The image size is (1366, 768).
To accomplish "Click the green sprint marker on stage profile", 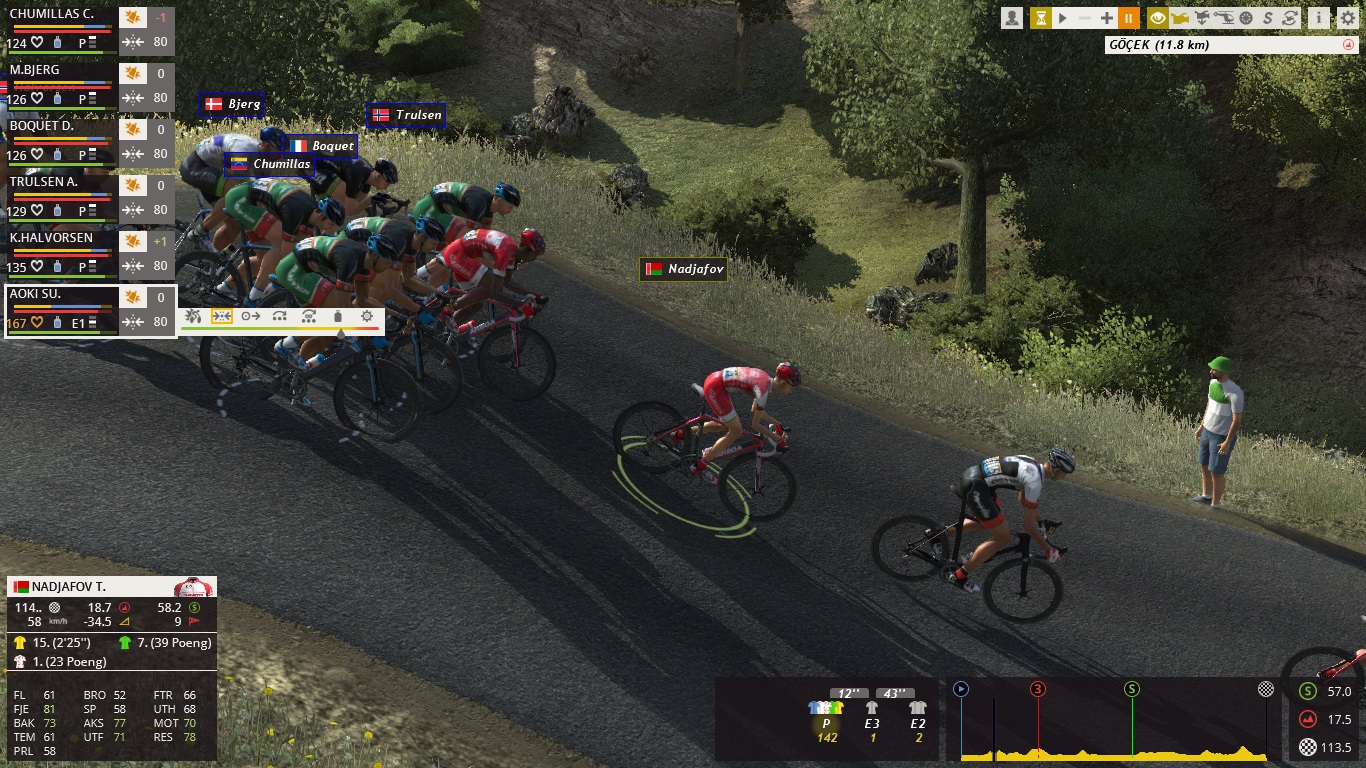I will (x=1132, y=688).
